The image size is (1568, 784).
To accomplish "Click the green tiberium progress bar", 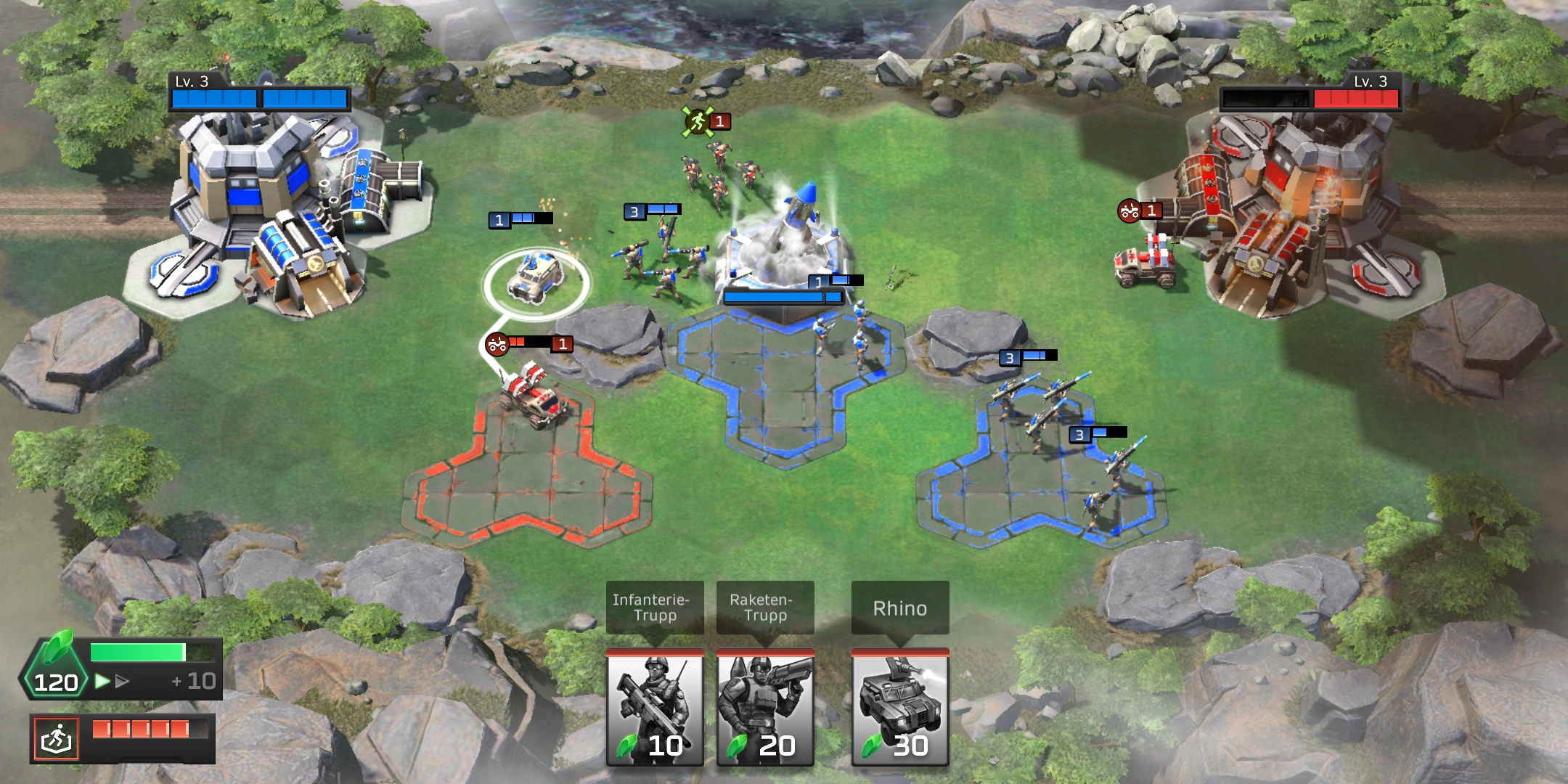I will tap(138, 652).
